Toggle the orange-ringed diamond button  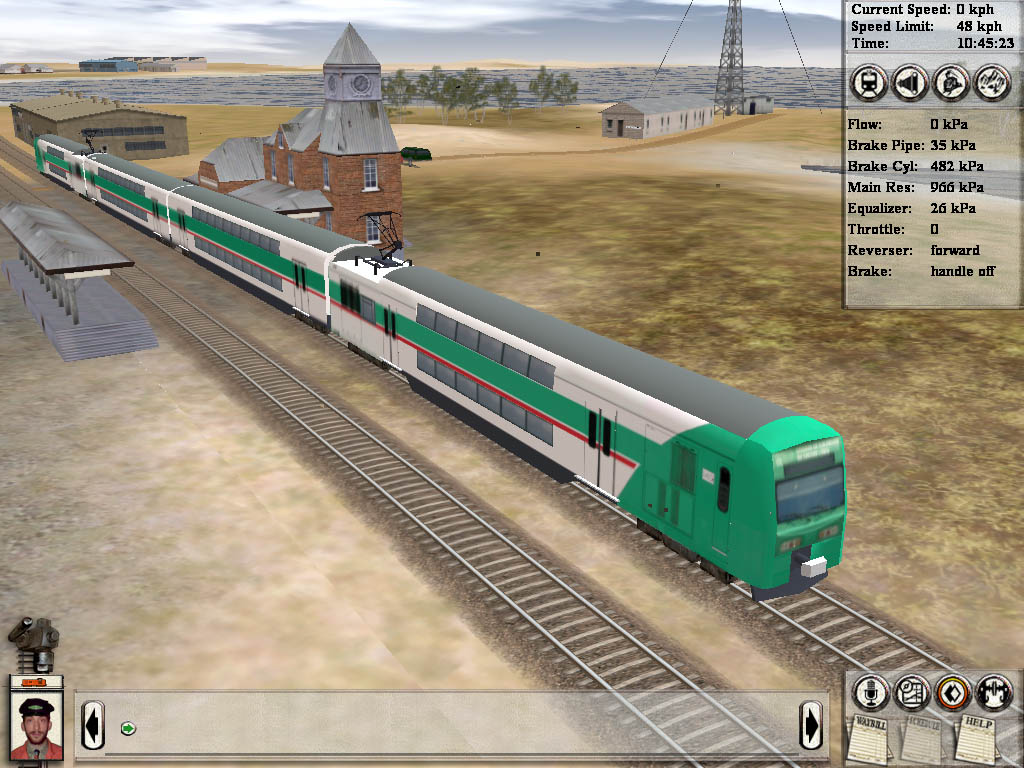(x=953, y=692)
